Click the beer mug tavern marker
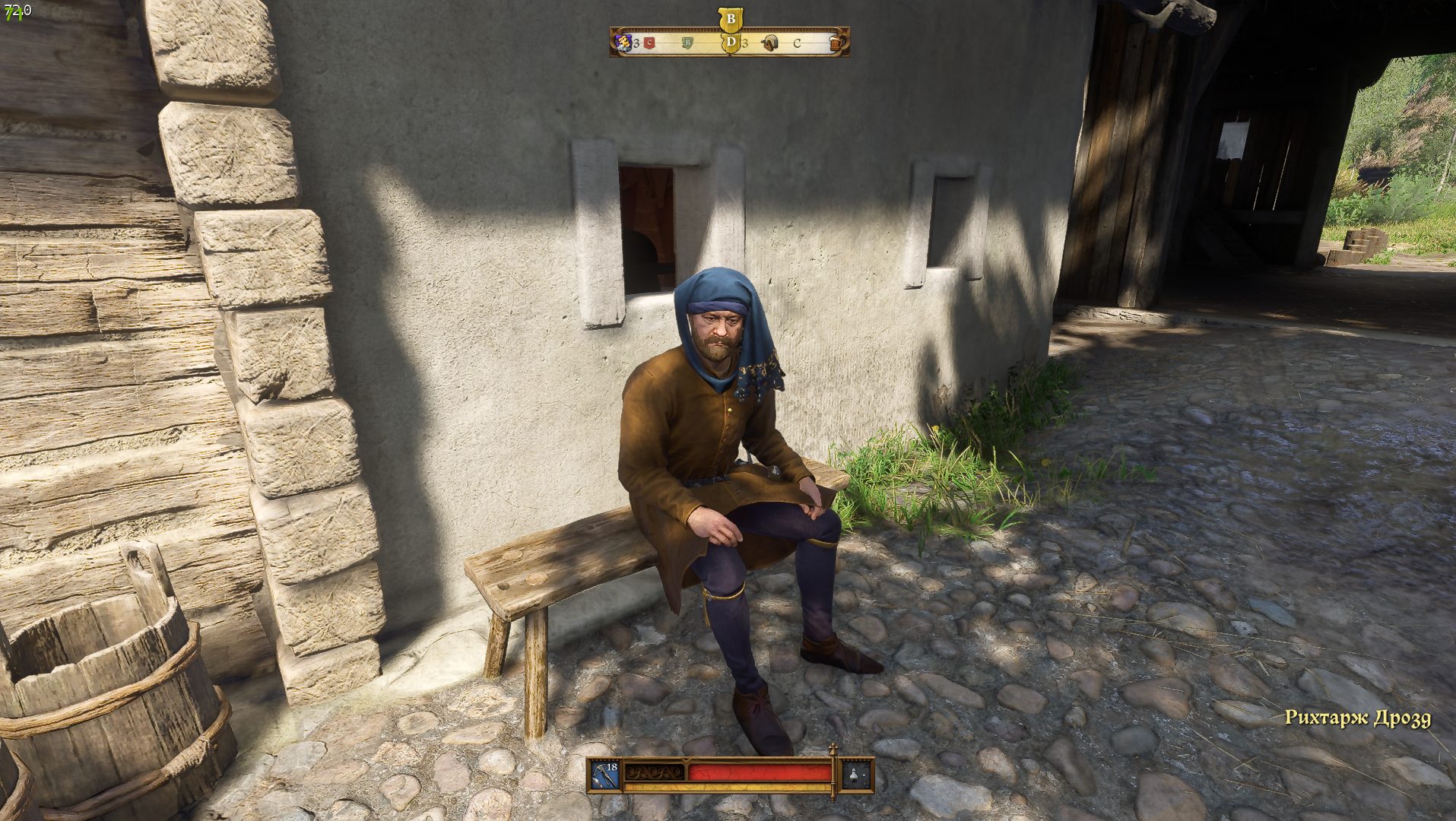The image size is (1456, 821). tap(836, 43)
